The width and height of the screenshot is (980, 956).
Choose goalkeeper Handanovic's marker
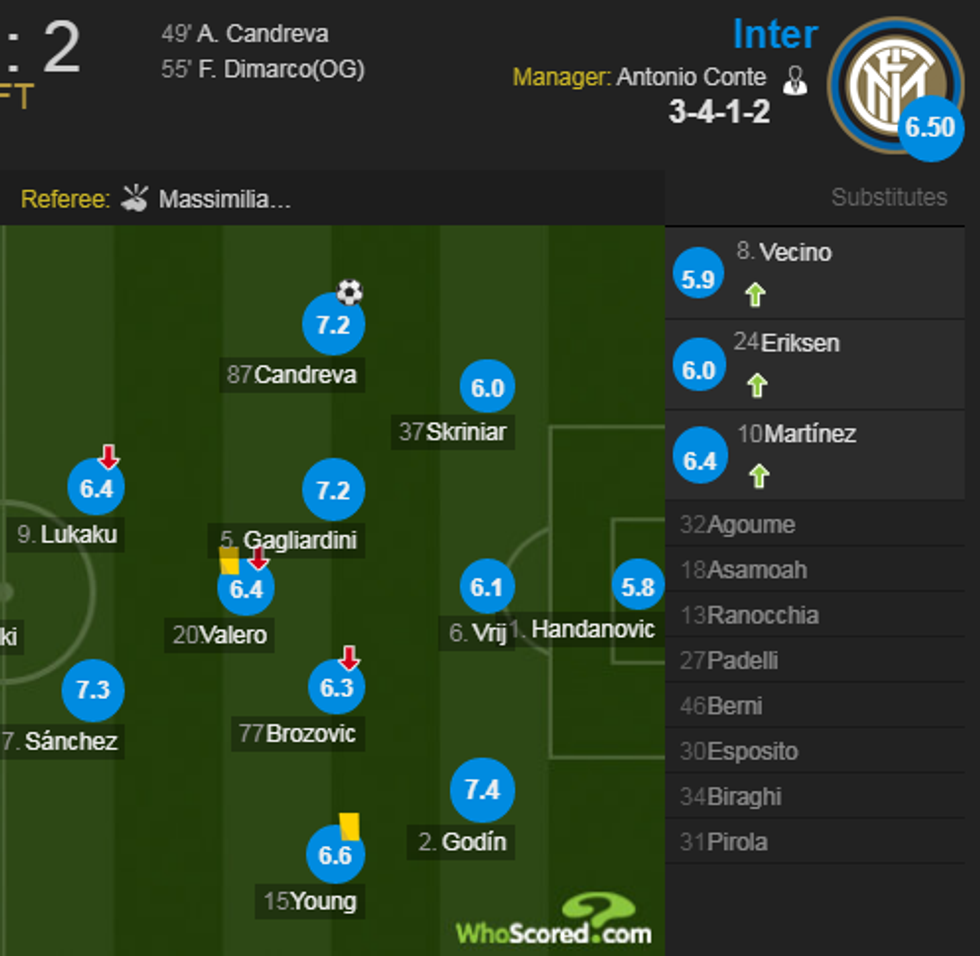[x=638, y=588]
